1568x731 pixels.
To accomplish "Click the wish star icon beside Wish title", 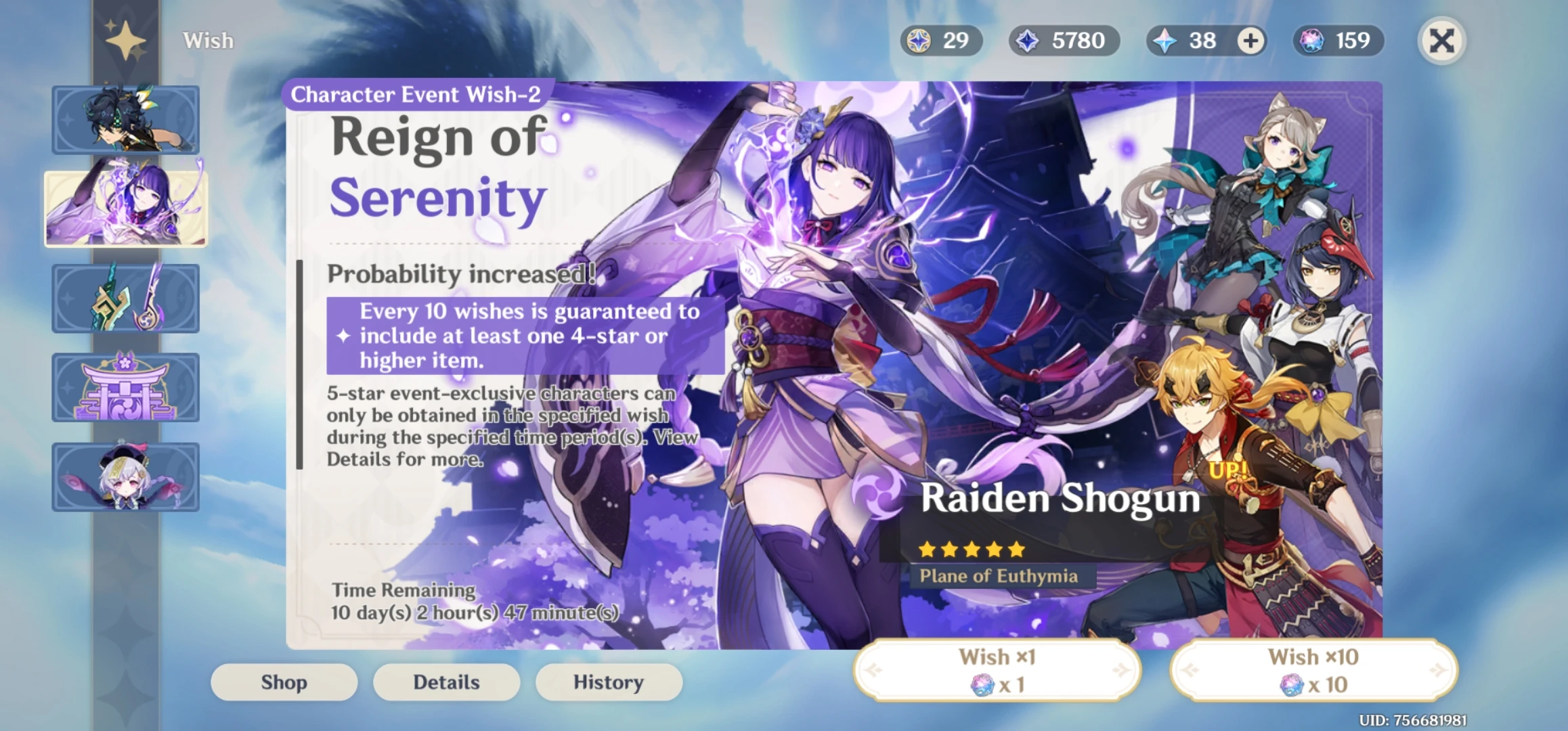I will tap(126, 41).
